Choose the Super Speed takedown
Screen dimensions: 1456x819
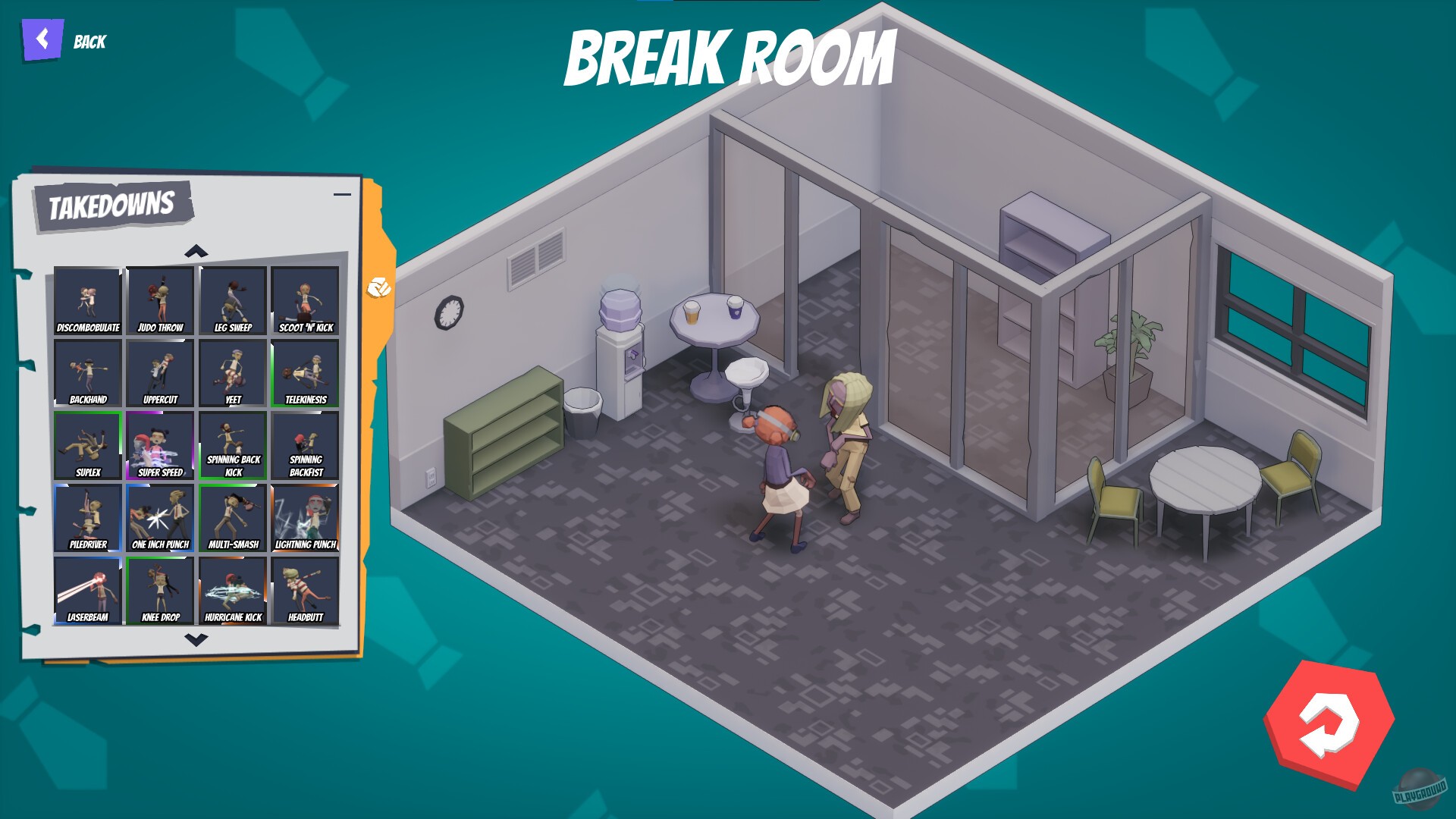click(159, 443)
